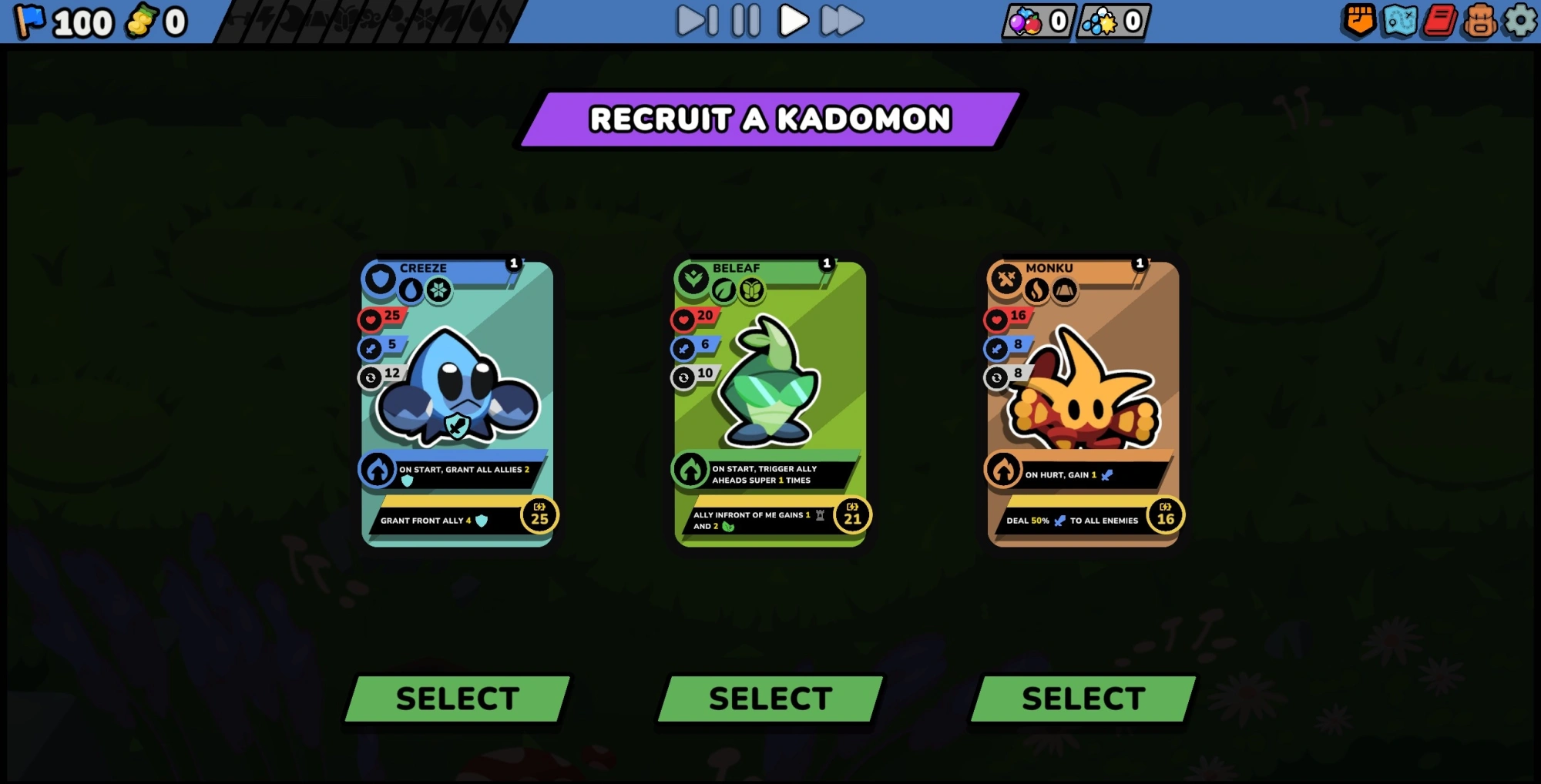Recruit Beleaf with its Select button

pyautogui.click(x=770, y=699)
